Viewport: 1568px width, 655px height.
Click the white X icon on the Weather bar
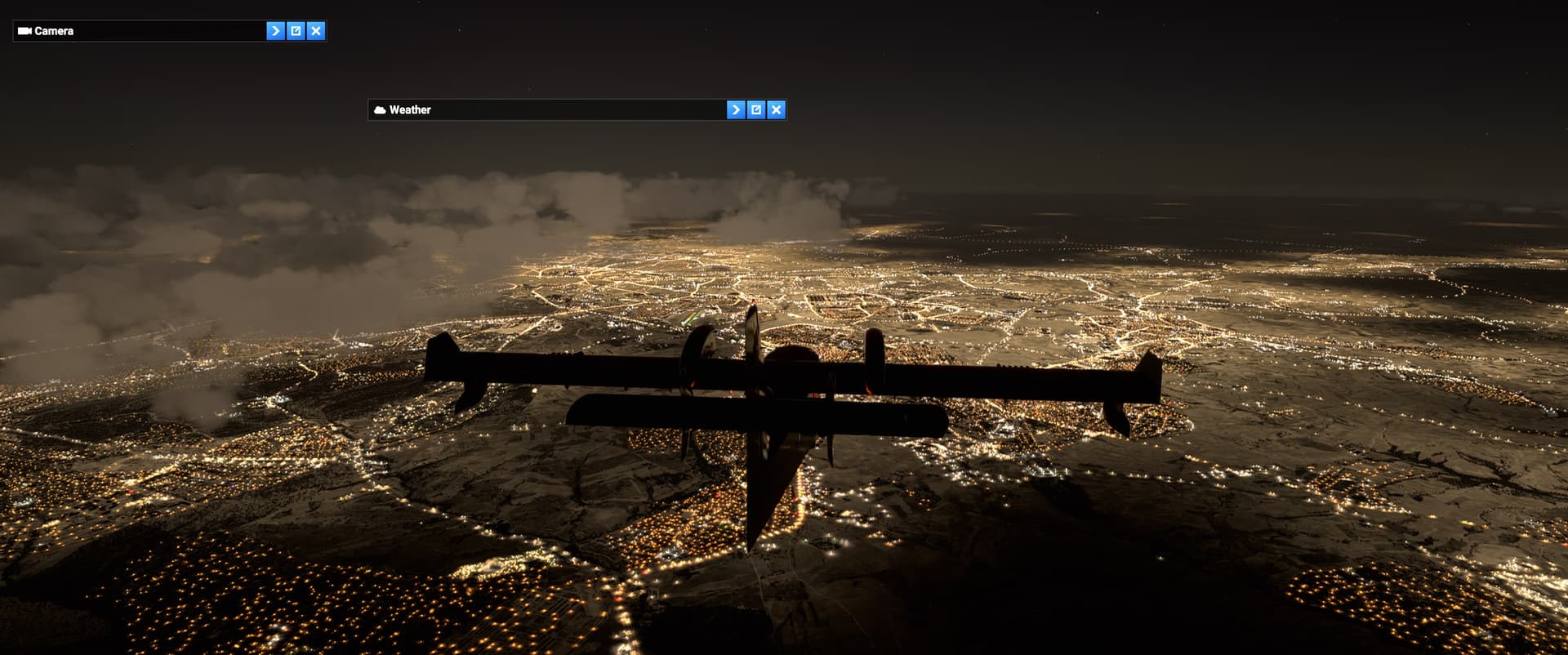coord(777,109)
